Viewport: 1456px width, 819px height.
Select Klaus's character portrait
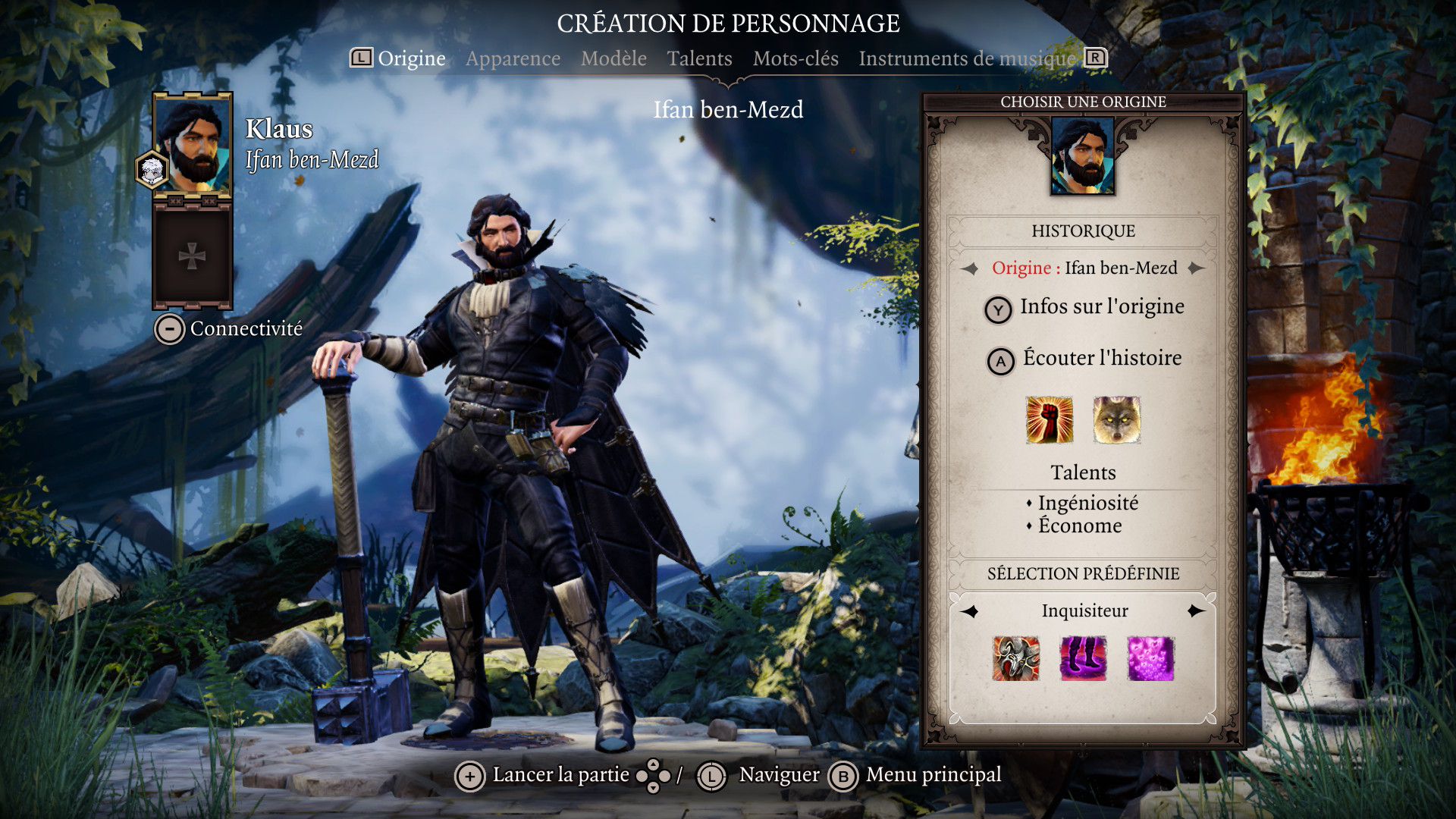pyautogui.click(x=193, y=144)
